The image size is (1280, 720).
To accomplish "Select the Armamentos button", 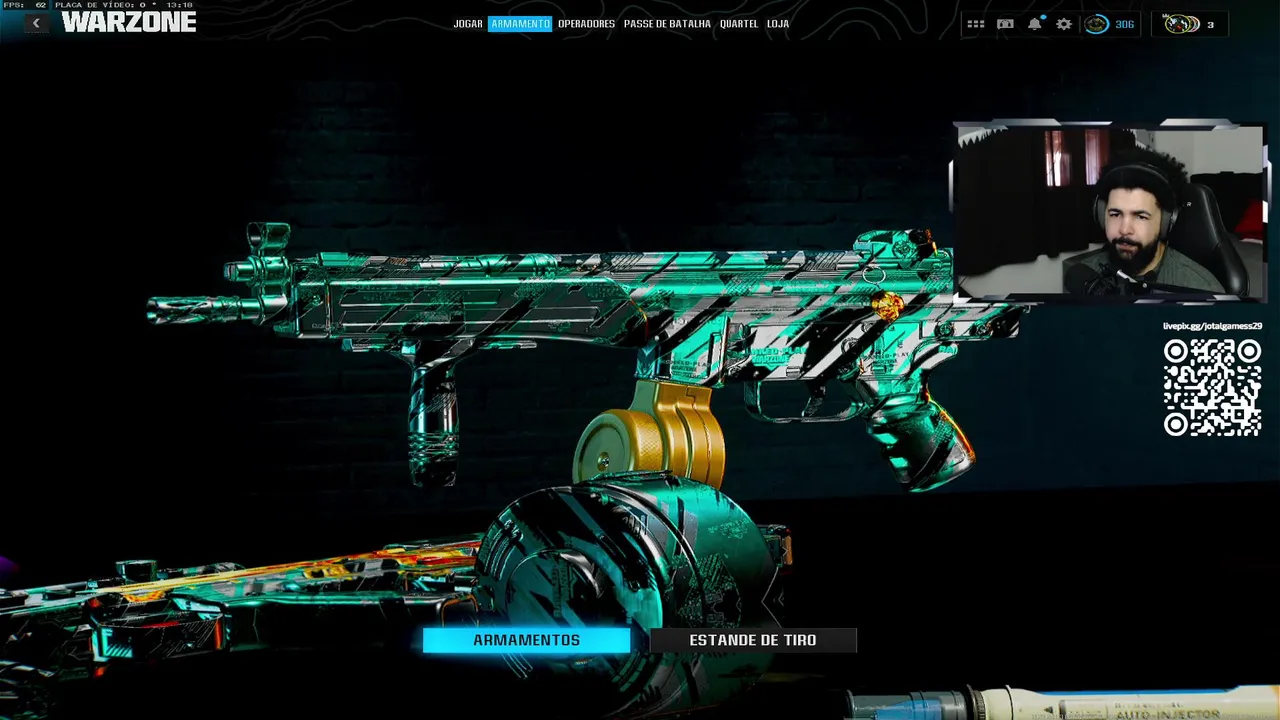I will click(526, 640).
